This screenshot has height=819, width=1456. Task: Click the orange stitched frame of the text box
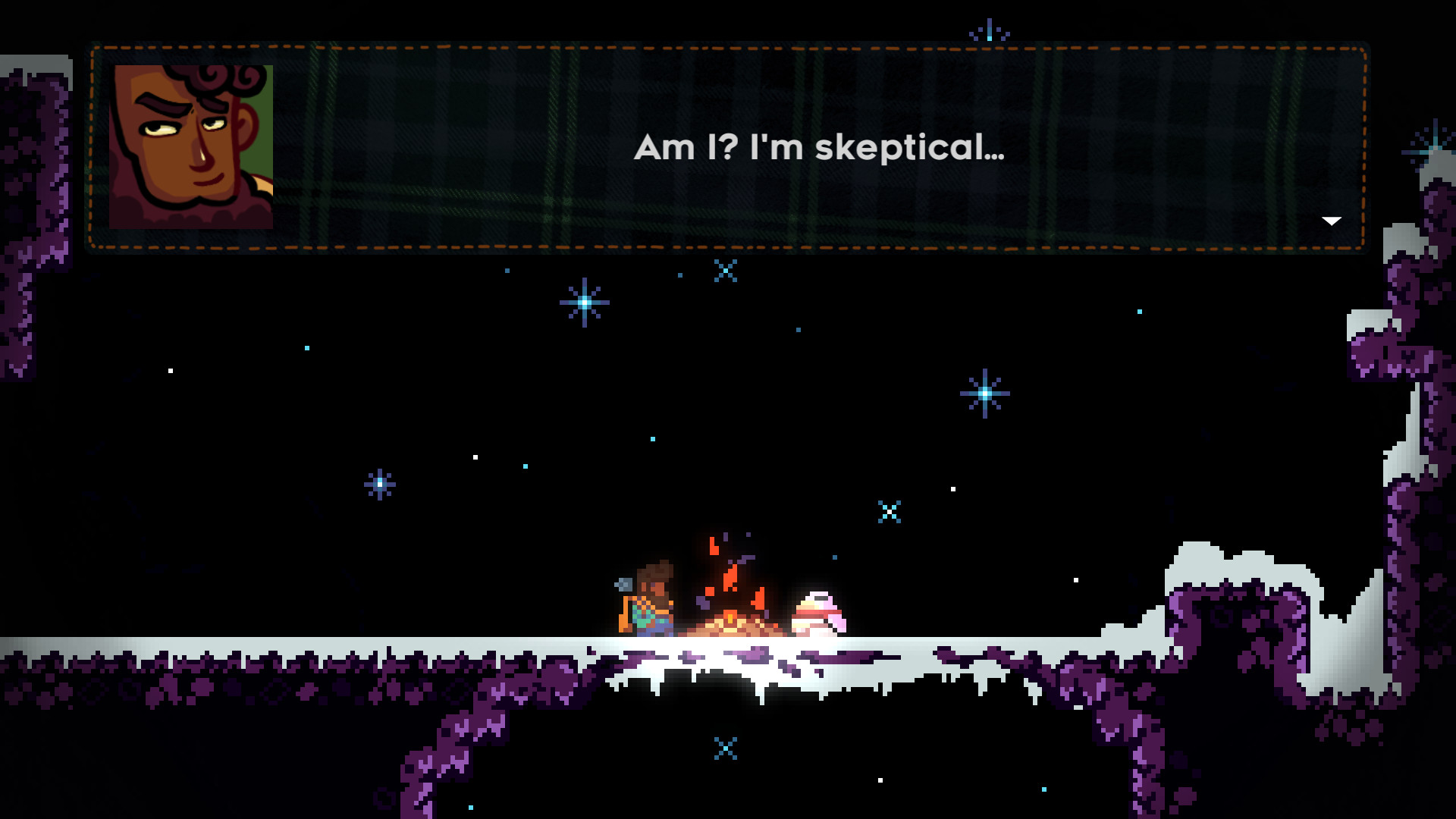click(728, 246)
